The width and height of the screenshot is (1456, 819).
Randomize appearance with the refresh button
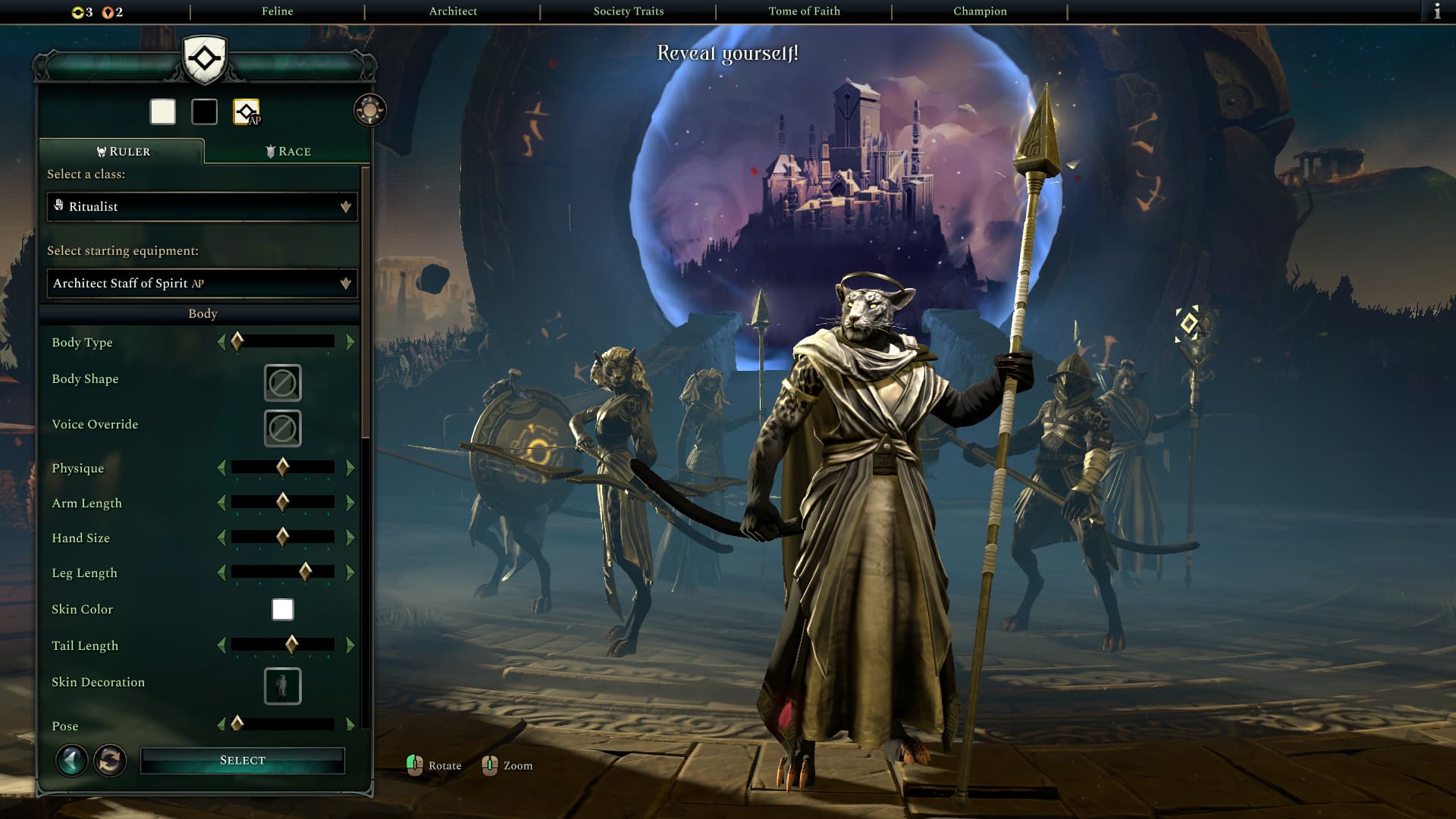110,760
